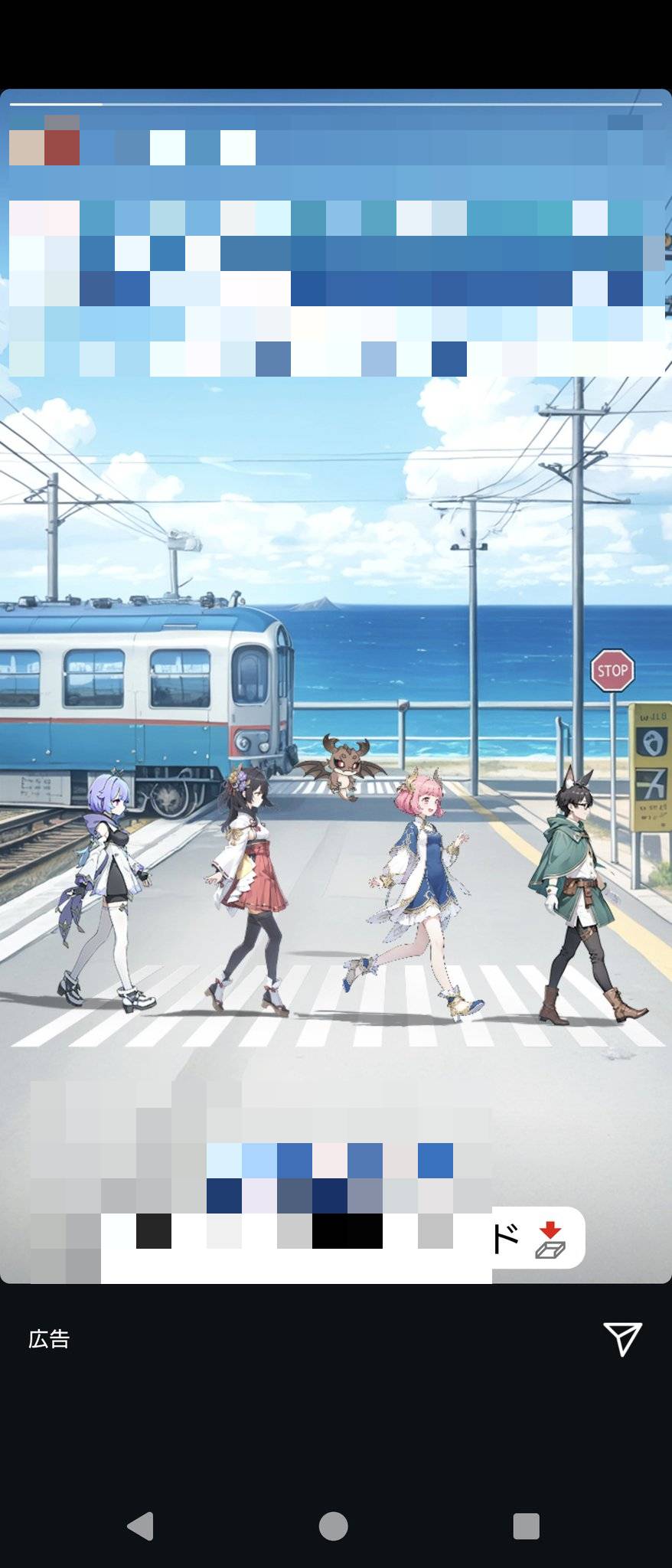Share the ad with the paper plane icon

[x=622, y=1338]
